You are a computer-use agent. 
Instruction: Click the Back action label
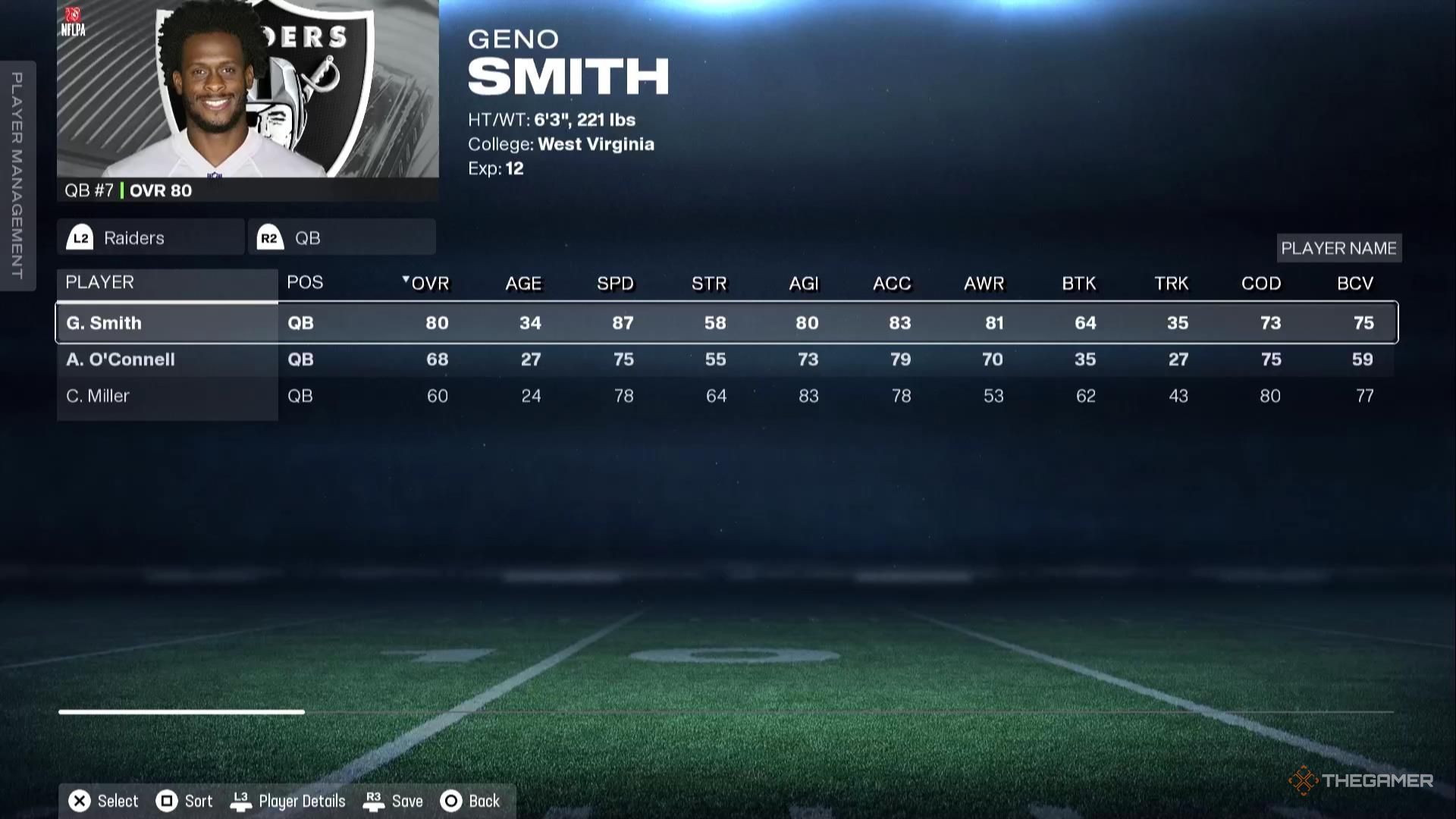[x=483, y=801]
